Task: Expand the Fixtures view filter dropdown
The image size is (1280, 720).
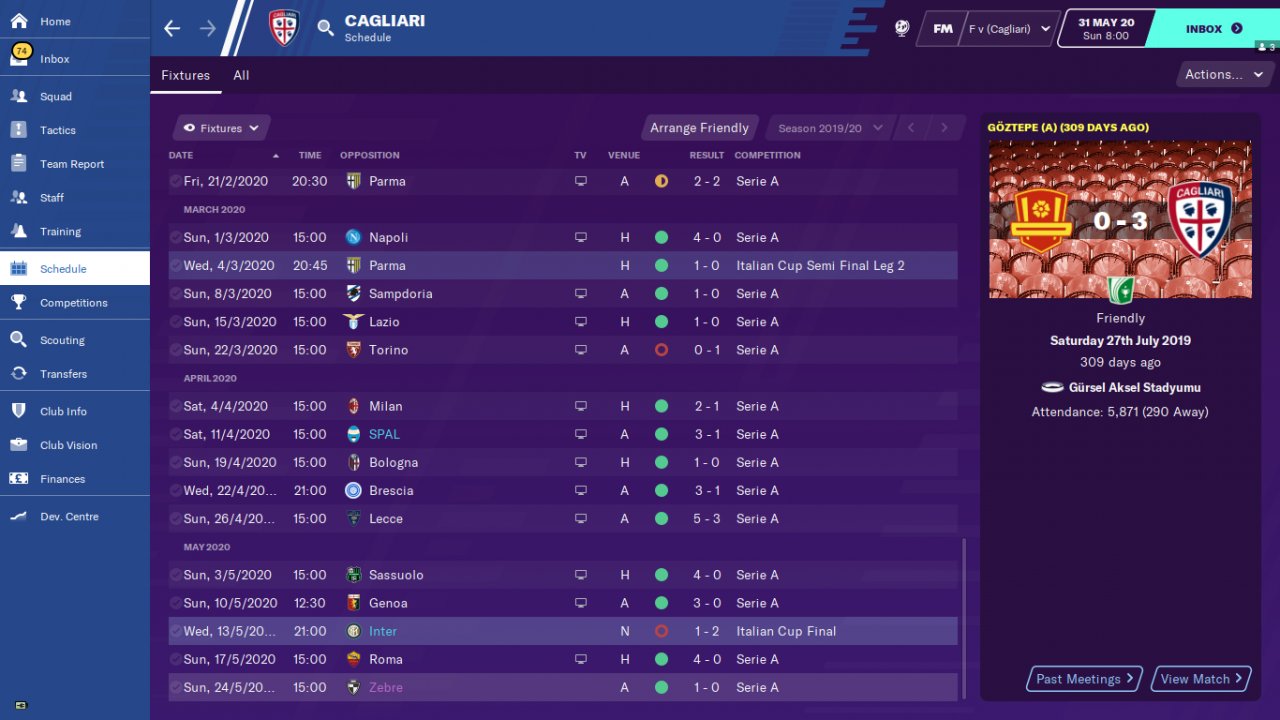Action: 221,128
